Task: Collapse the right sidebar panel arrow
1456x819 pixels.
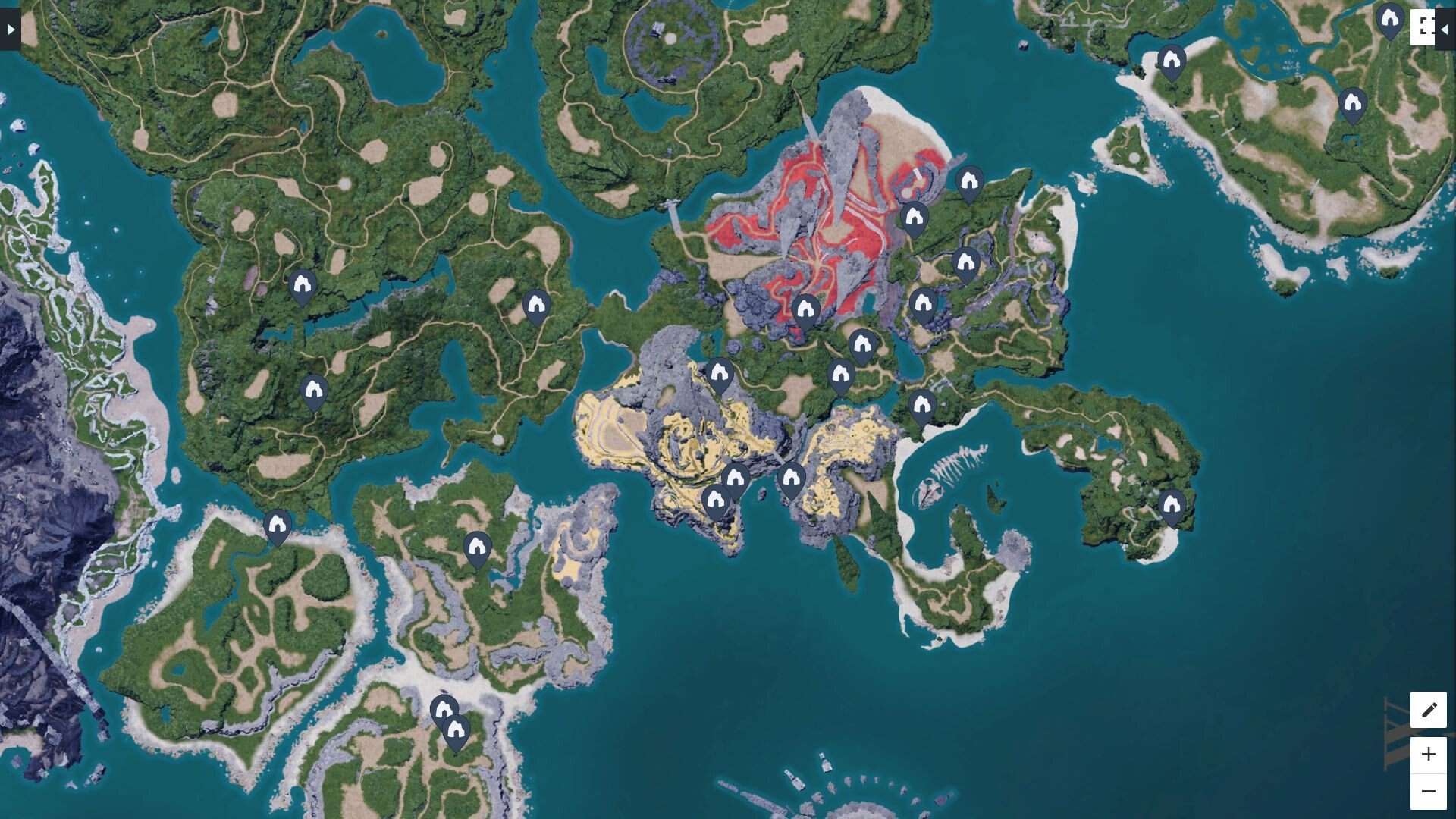Action: (1445, 30)
